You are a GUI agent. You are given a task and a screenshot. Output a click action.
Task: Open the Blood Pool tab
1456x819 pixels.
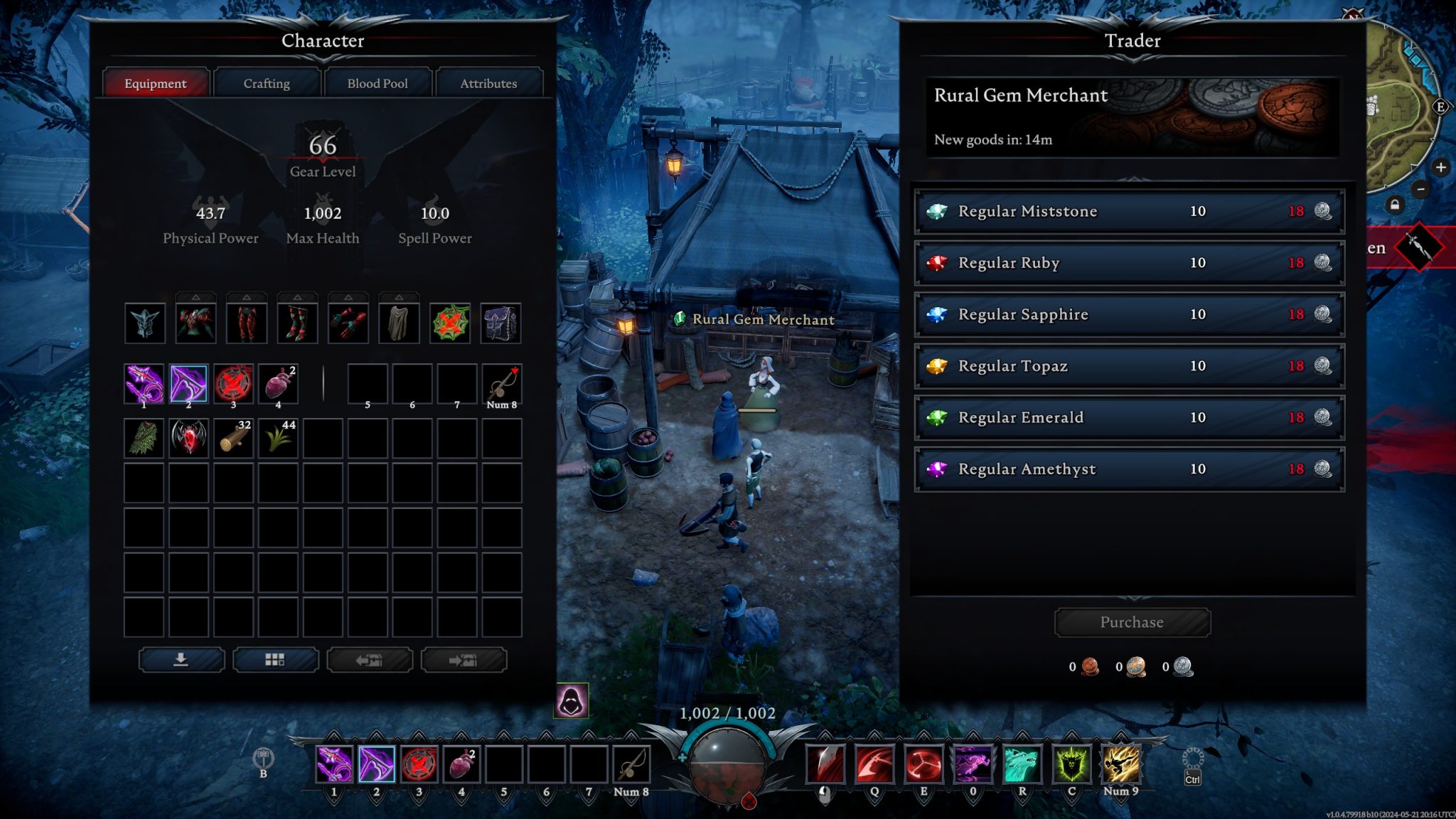(x=378, y=83)
